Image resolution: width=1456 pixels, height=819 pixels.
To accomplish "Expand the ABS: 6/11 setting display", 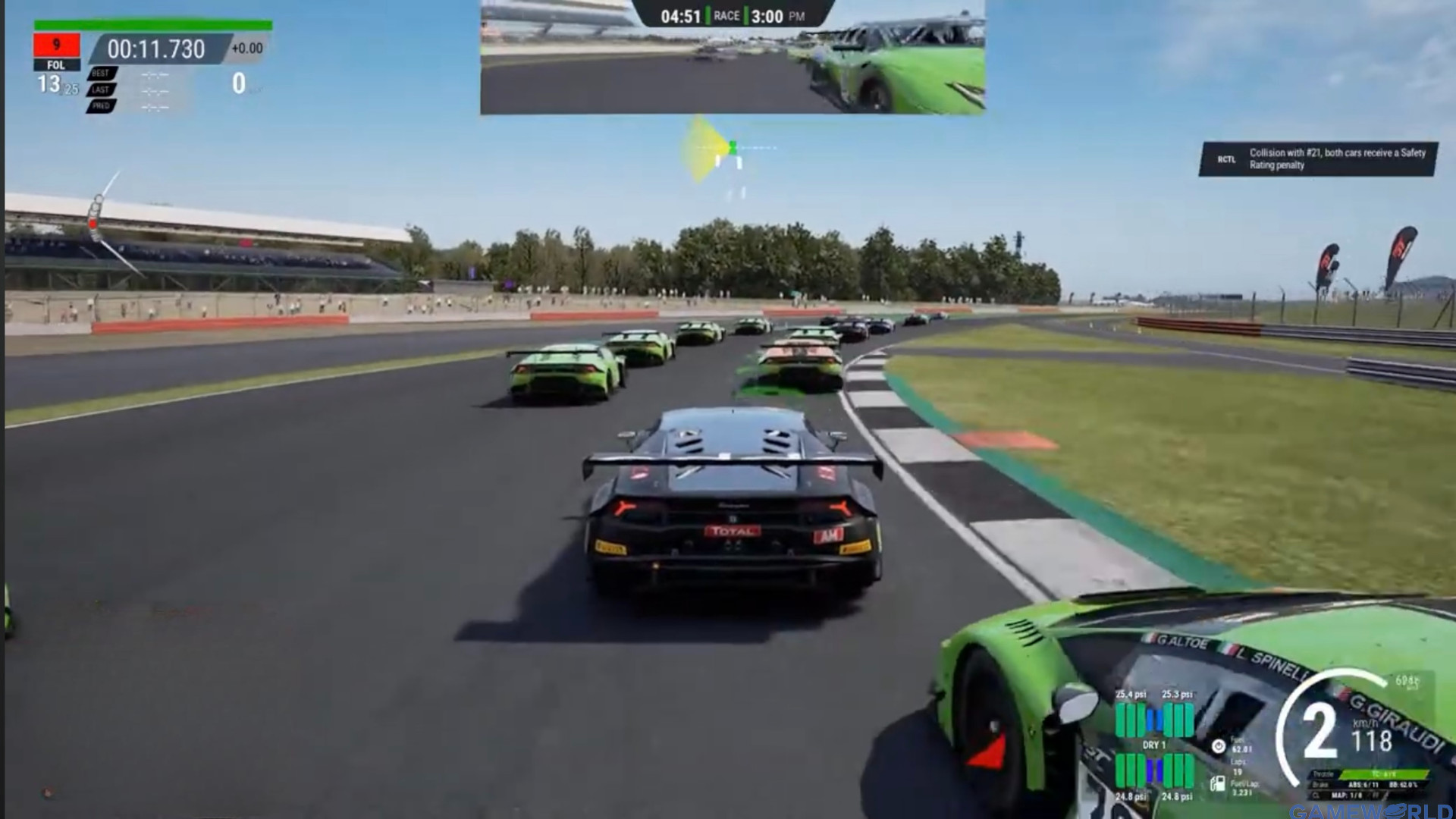I will (1364, 786).
